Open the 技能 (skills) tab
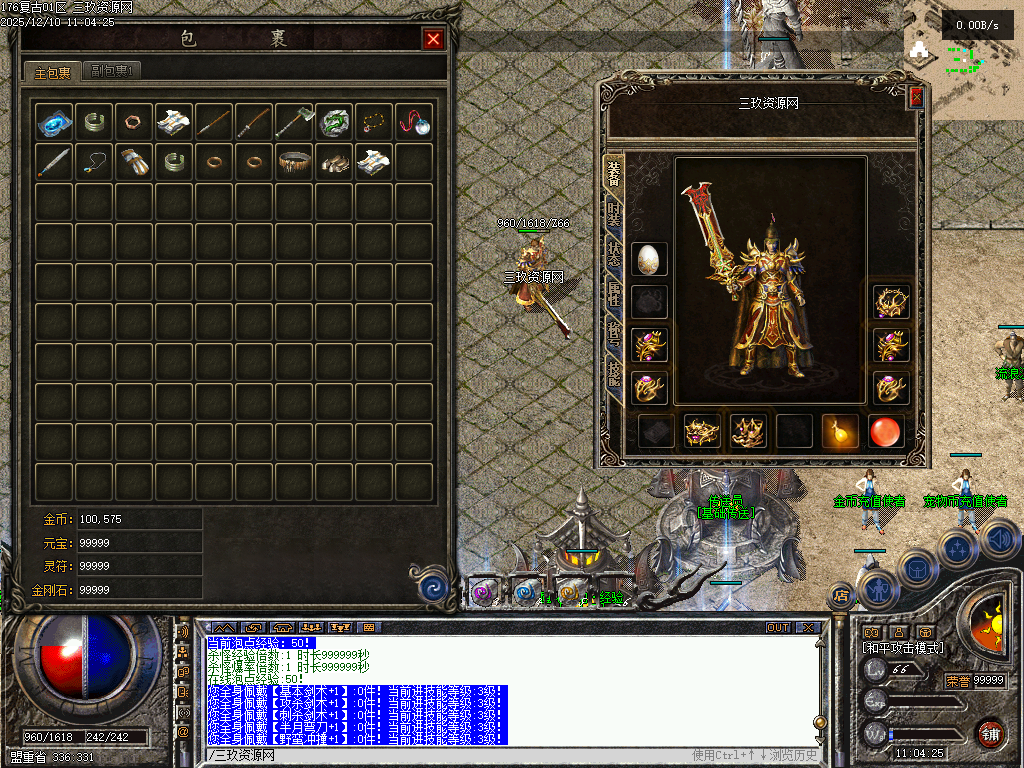The height and width of the screenshot is (768, 1024). tap(613, 375)
